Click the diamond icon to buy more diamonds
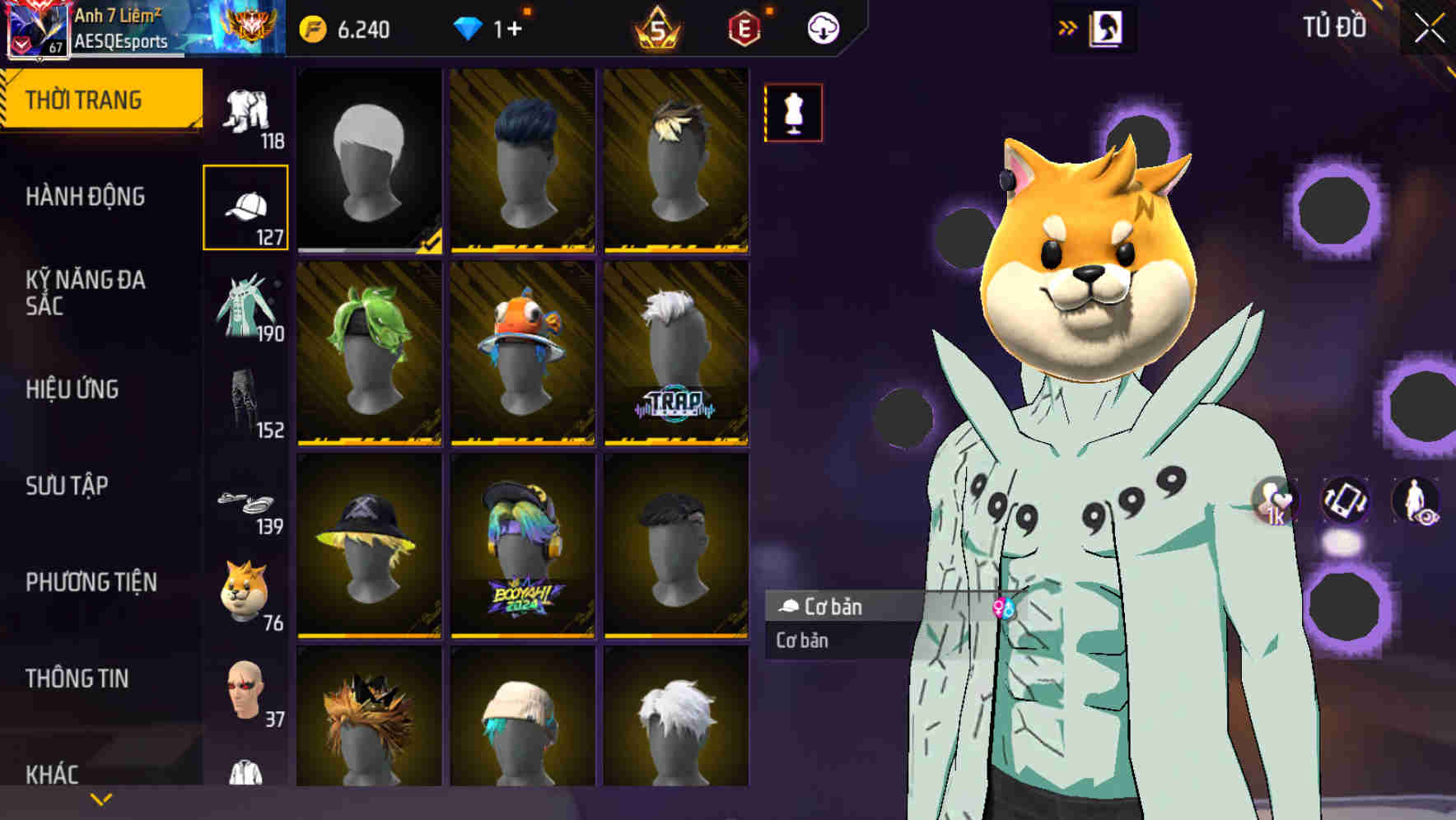 (x=469, y=26)
